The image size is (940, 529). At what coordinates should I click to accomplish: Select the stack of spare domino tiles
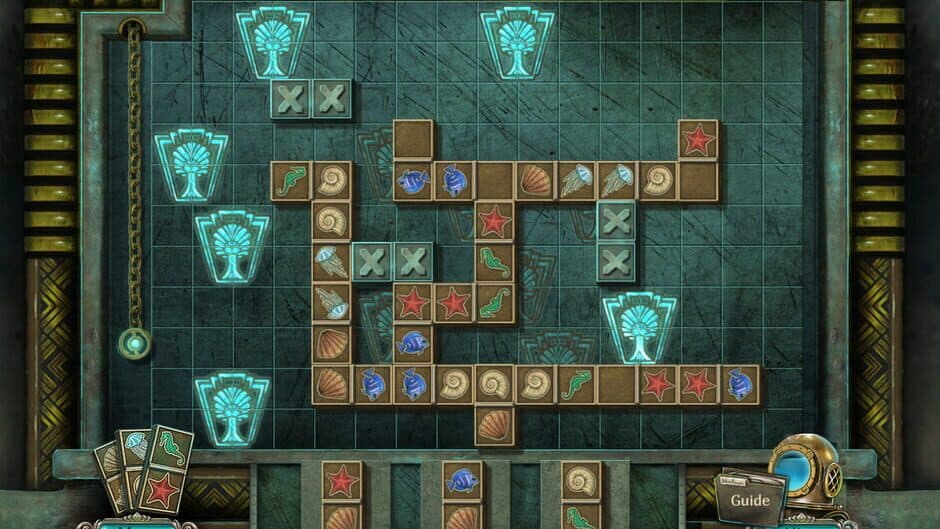(144, 472)
